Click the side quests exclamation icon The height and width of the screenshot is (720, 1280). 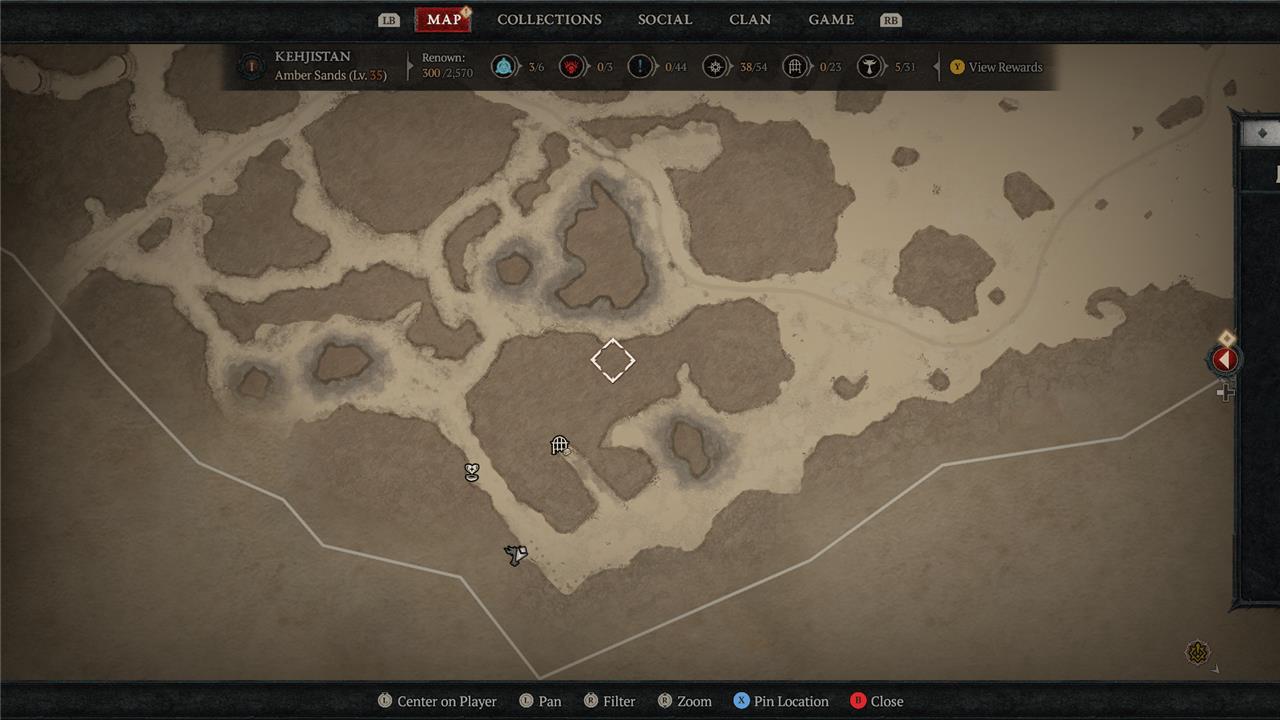click(x=640, y=67)
